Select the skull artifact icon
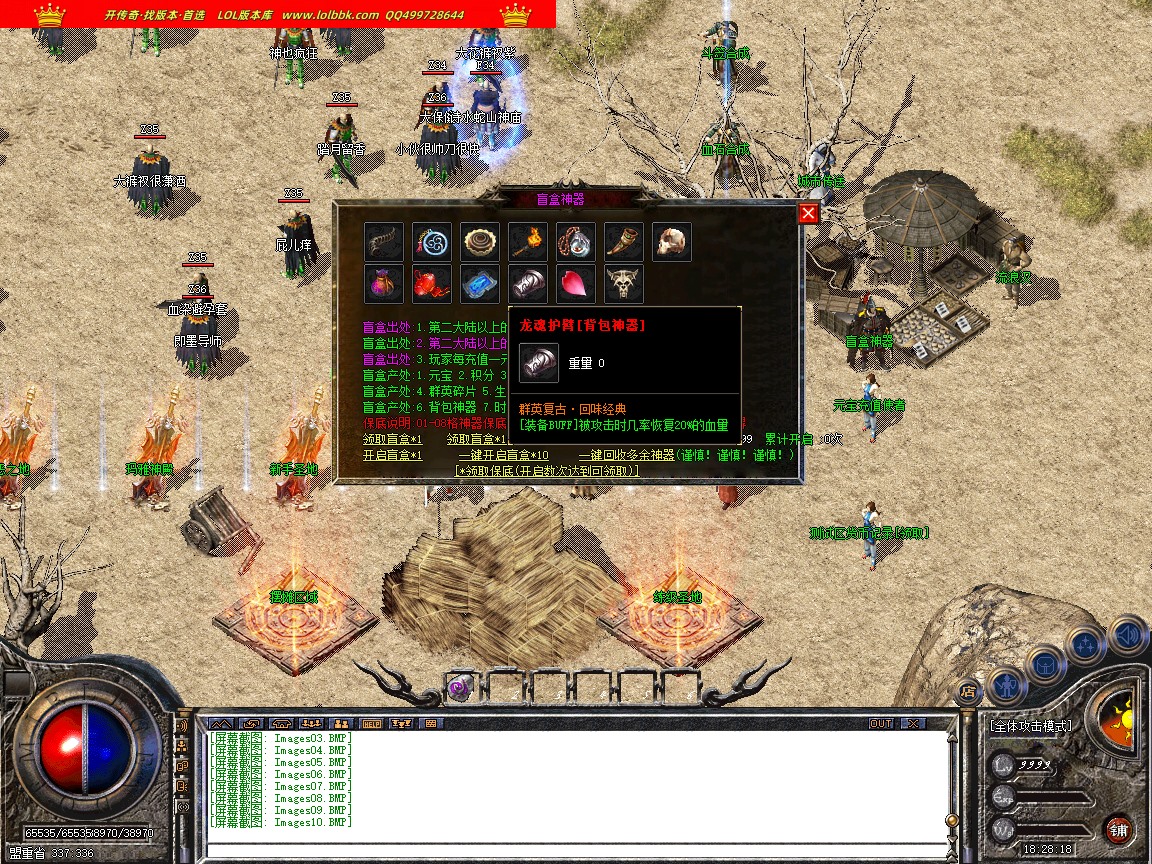Viewport: 1152px width, 864px height. coord(672,242)
